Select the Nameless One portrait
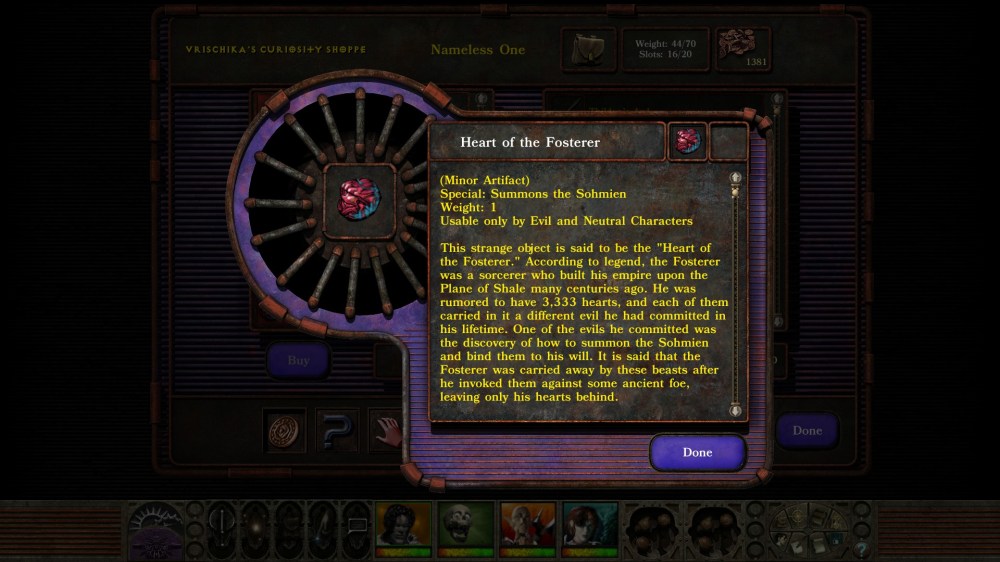1000x562 pixels. click(403, 527)
